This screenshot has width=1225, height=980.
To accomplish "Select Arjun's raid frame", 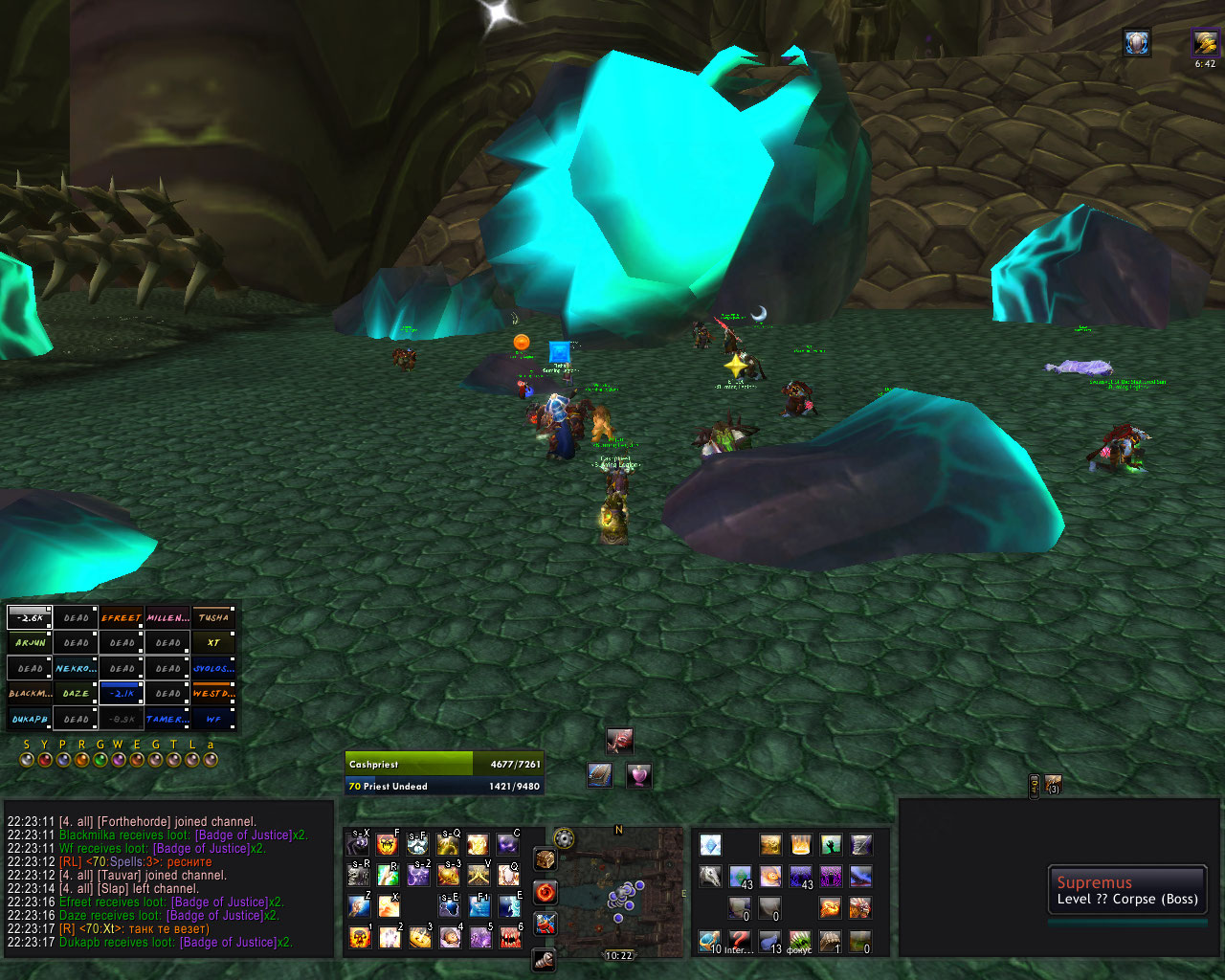I will click(x=30, y=642).
